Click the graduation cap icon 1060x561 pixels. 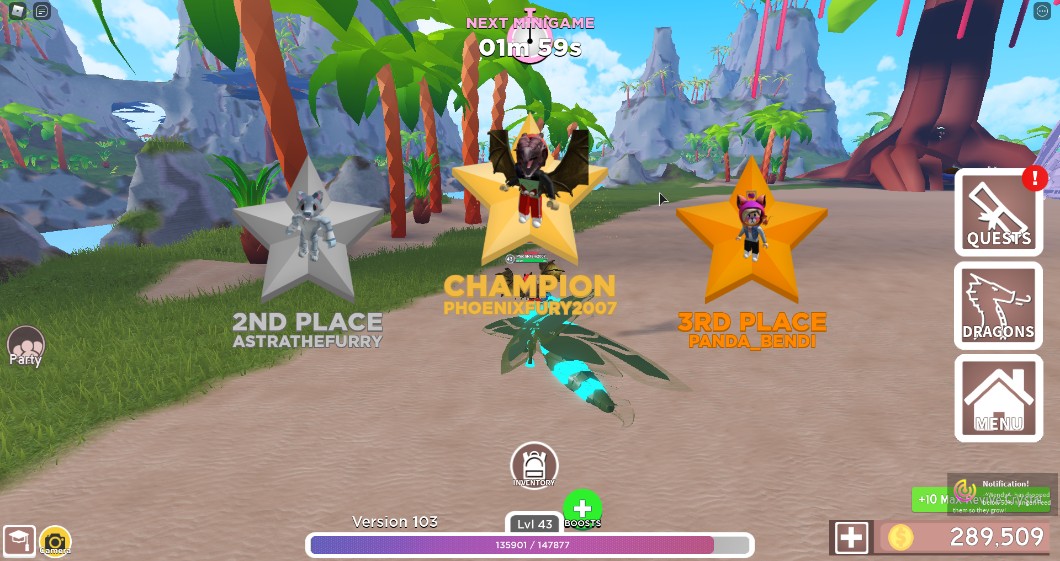(x=18, y=542)
